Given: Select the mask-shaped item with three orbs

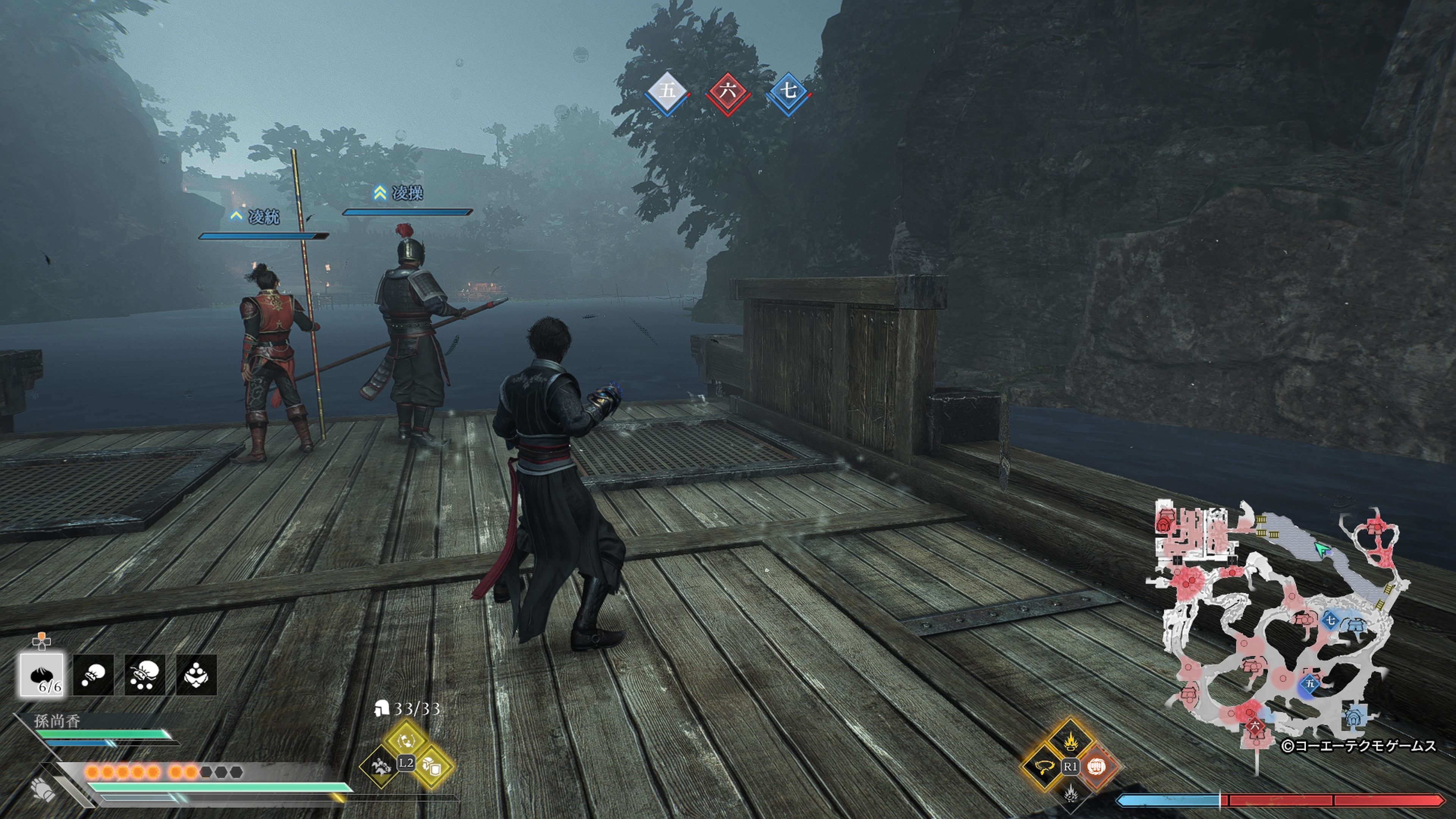Looking at the screenshot, I should (196, 674).
